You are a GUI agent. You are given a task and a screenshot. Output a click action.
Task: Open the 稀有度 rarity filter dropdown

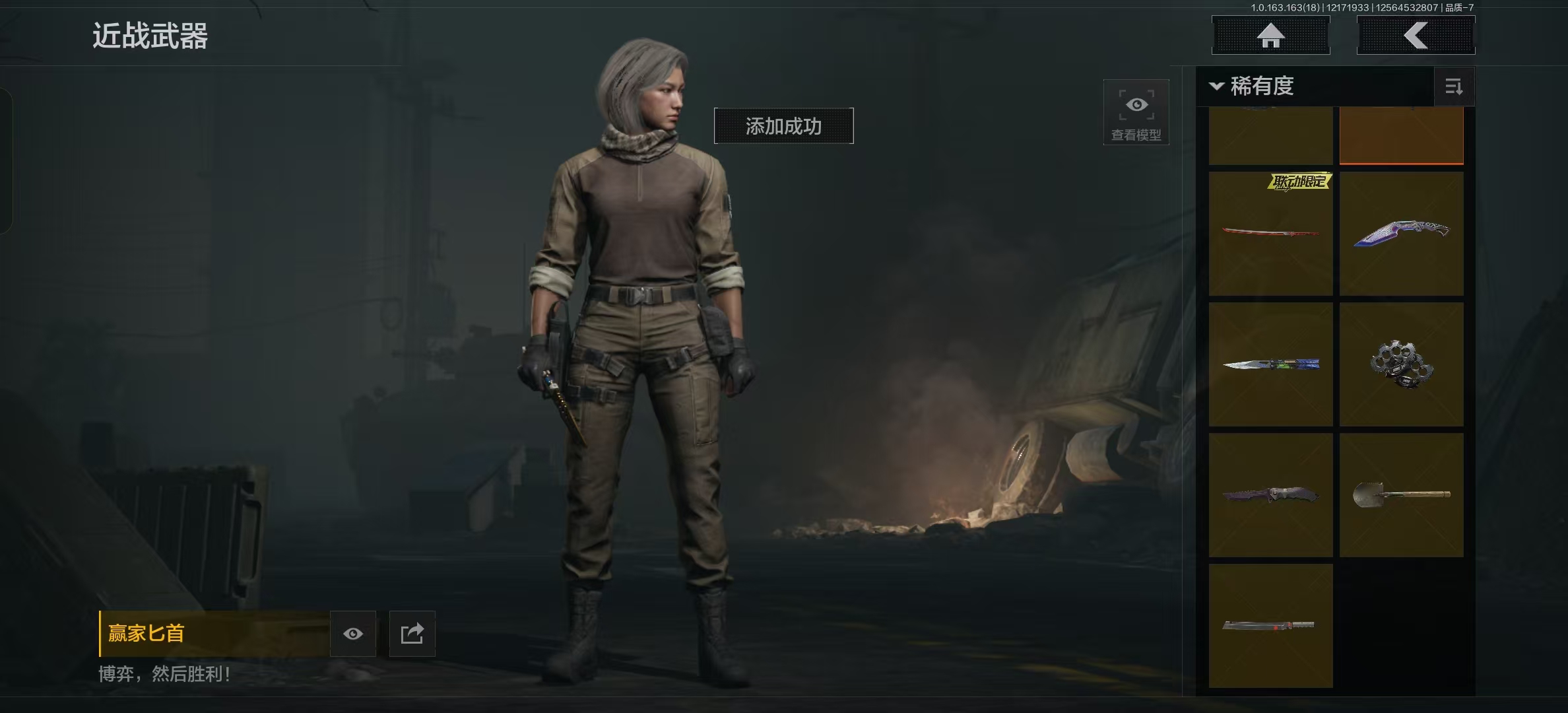(x=1253, y=86)
